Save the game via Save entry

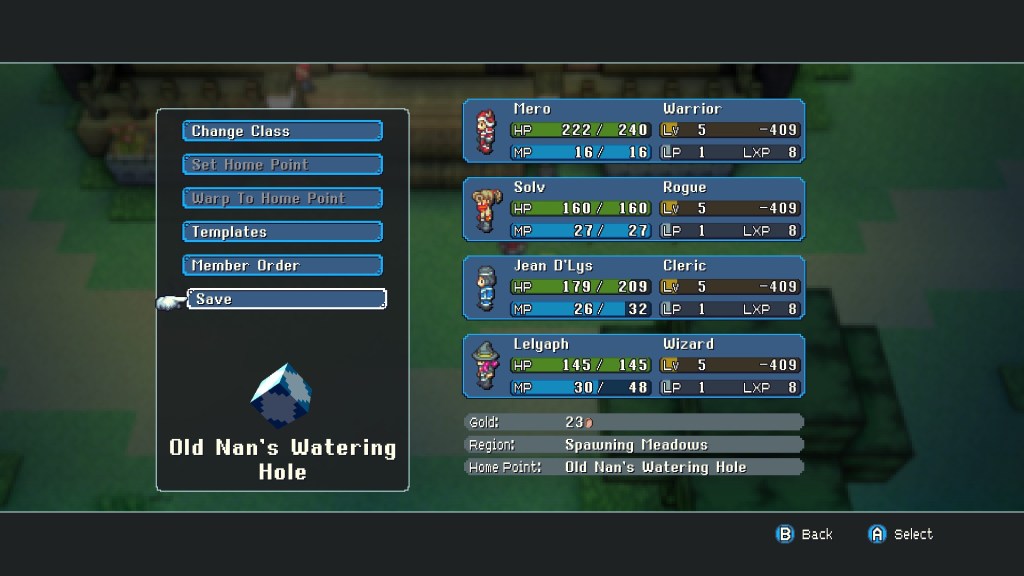[286, 299]
